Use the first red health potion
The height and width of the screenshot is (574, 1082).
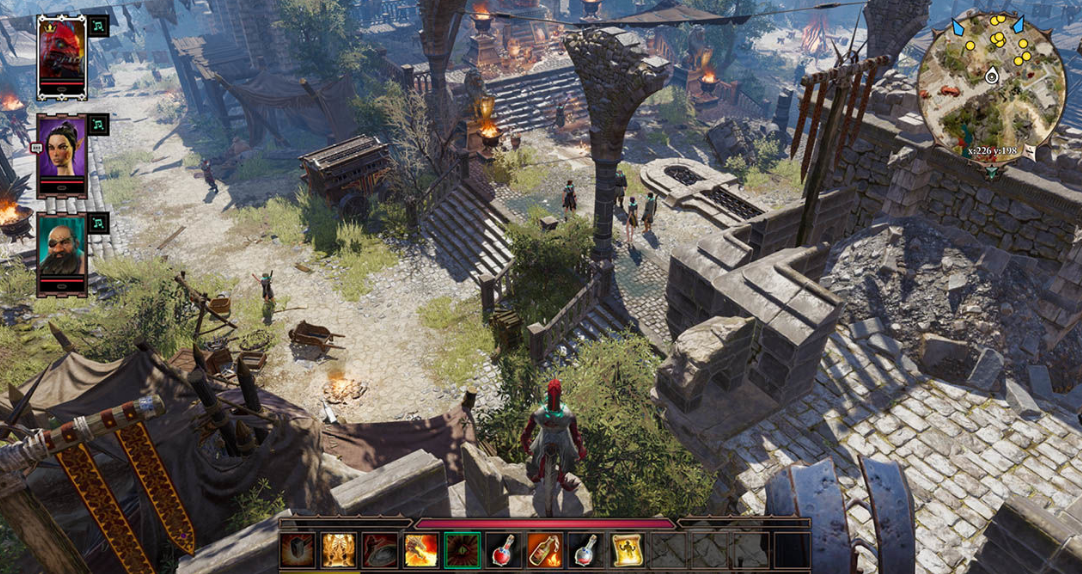point(503,550)
